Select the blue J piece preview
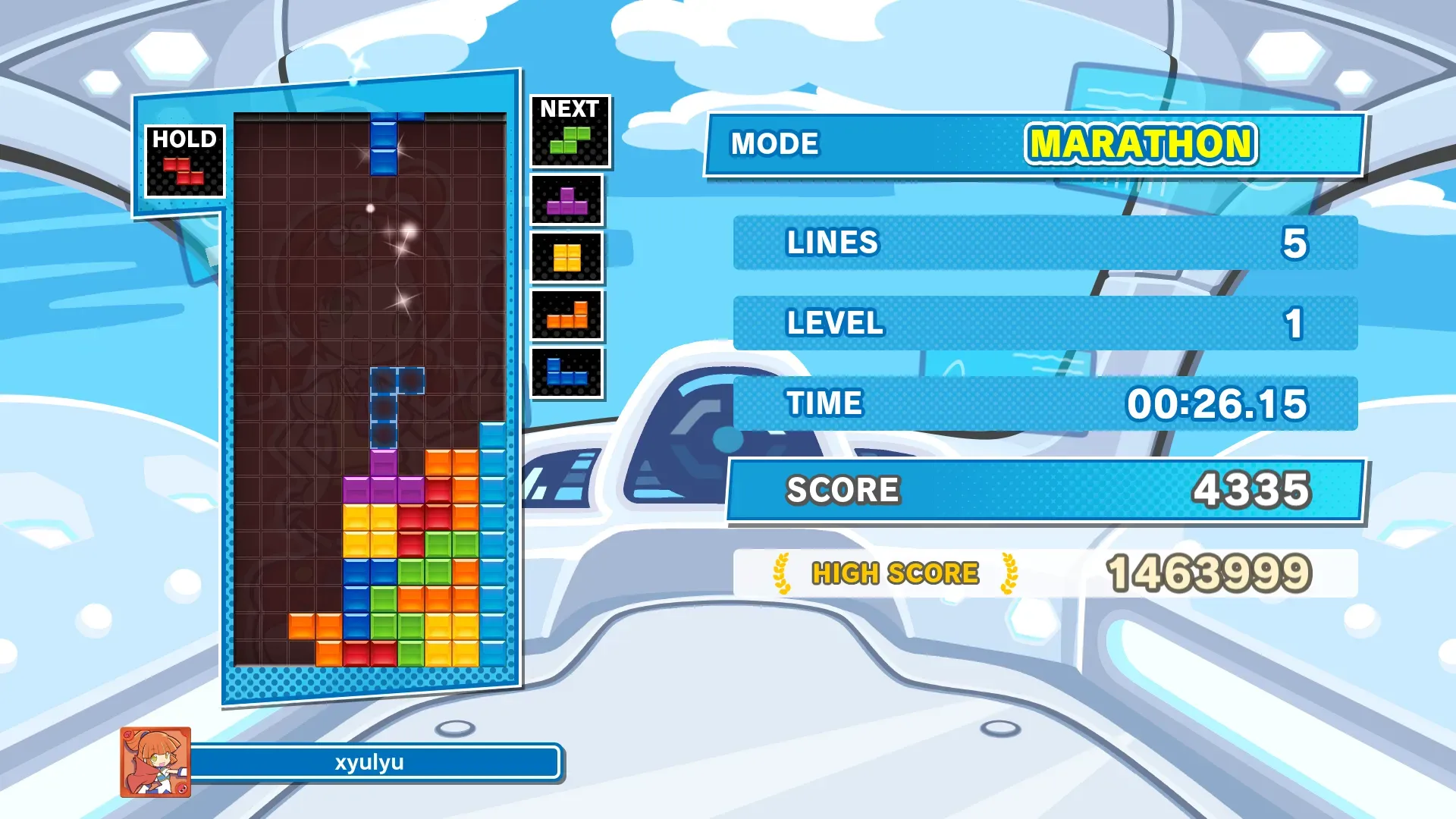This screenshot has height=819, width=1456. (566, 372)
